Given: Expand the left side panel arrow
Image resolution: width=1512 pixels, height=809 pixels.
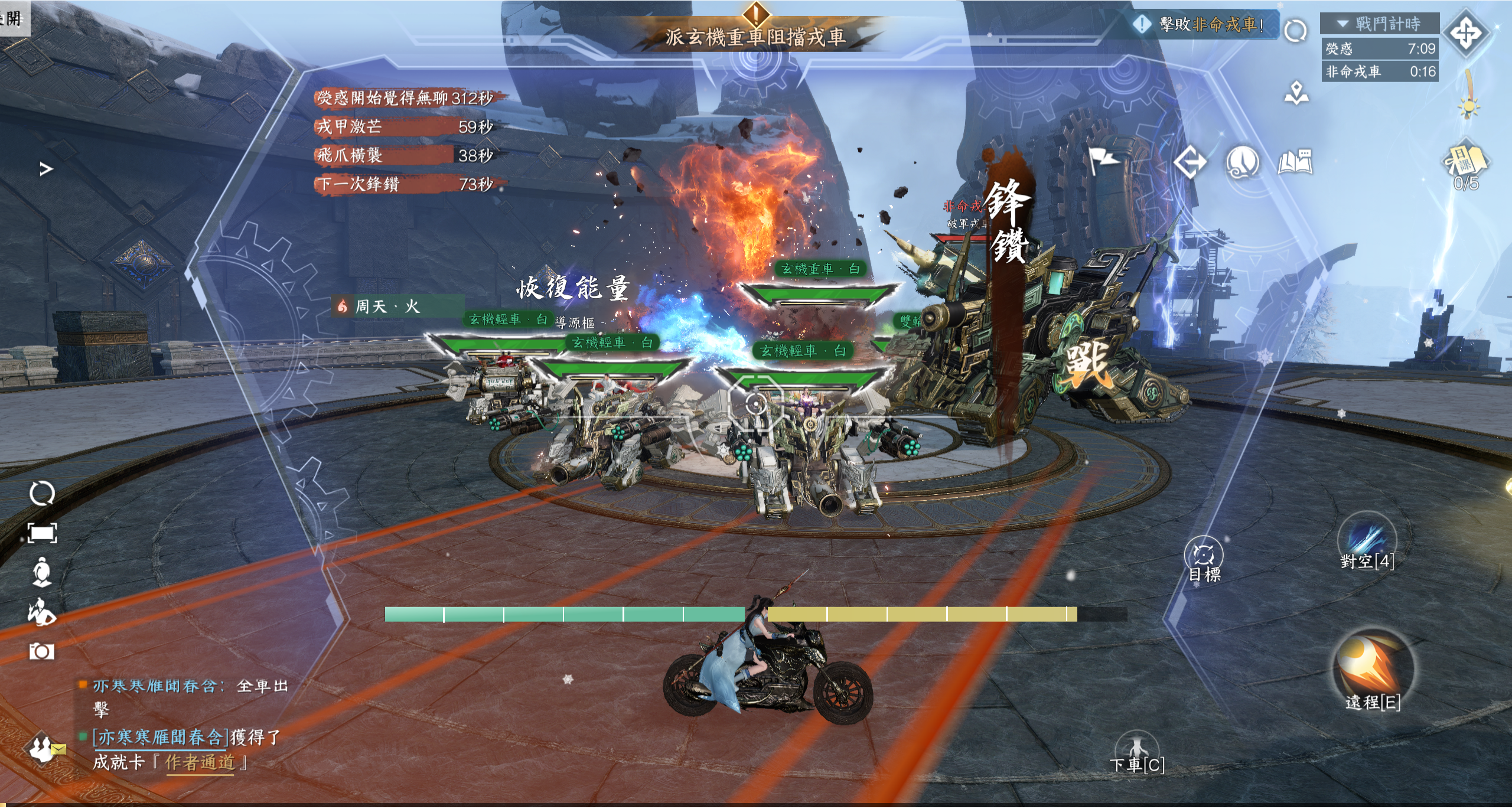Looking at the screenshot, I should click(46, 169).
